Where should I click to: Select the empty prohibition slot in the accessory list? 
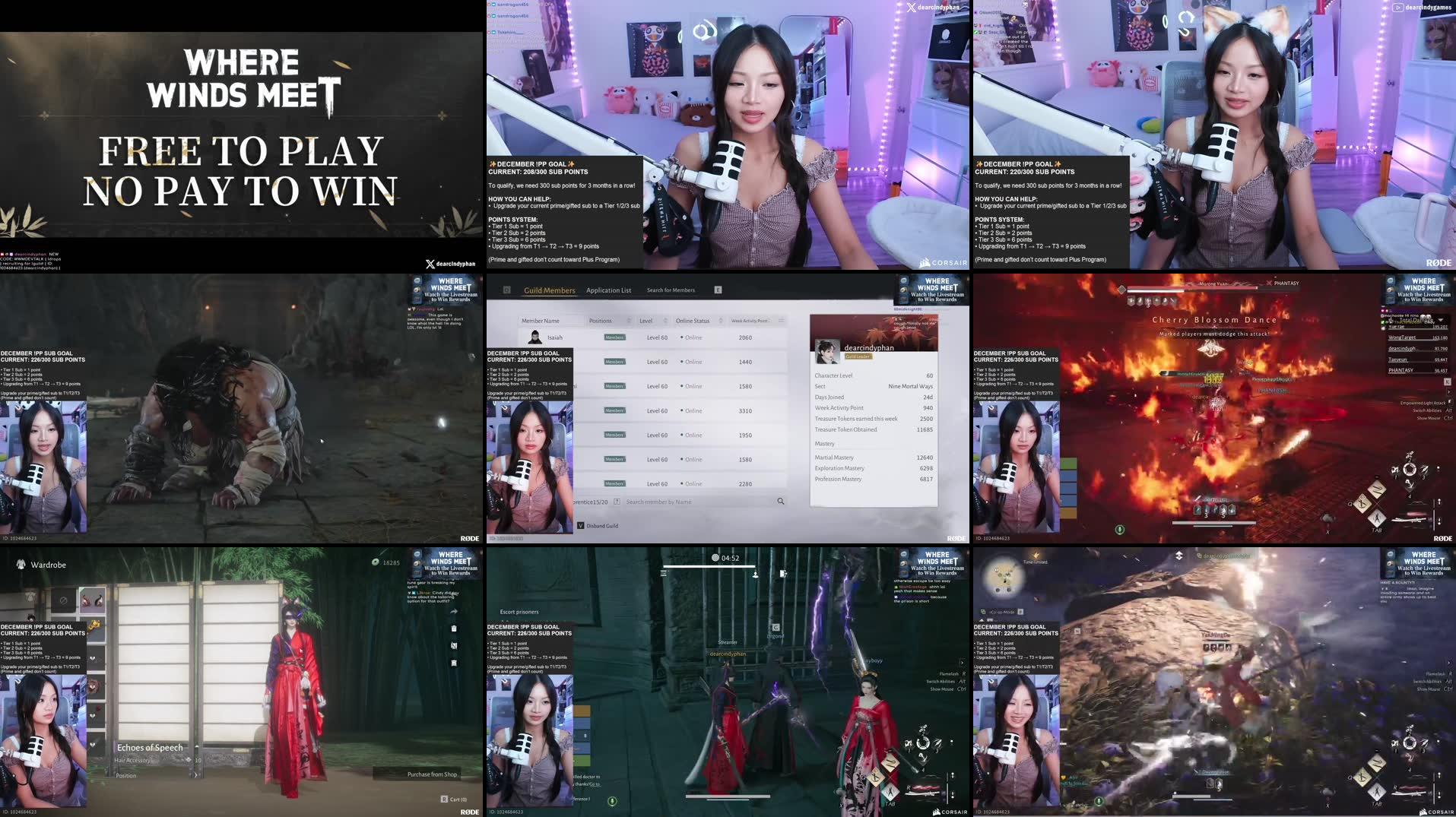click(62, 601)
